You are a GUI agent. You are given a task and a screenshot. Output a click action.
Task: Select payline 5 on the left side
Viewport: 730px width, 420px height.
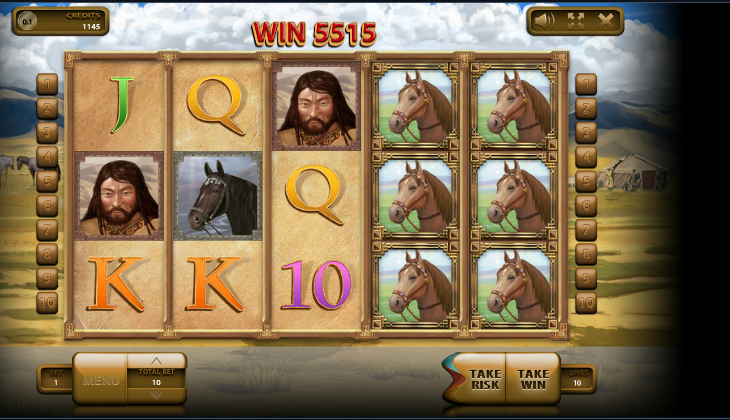tap(47, 181)
